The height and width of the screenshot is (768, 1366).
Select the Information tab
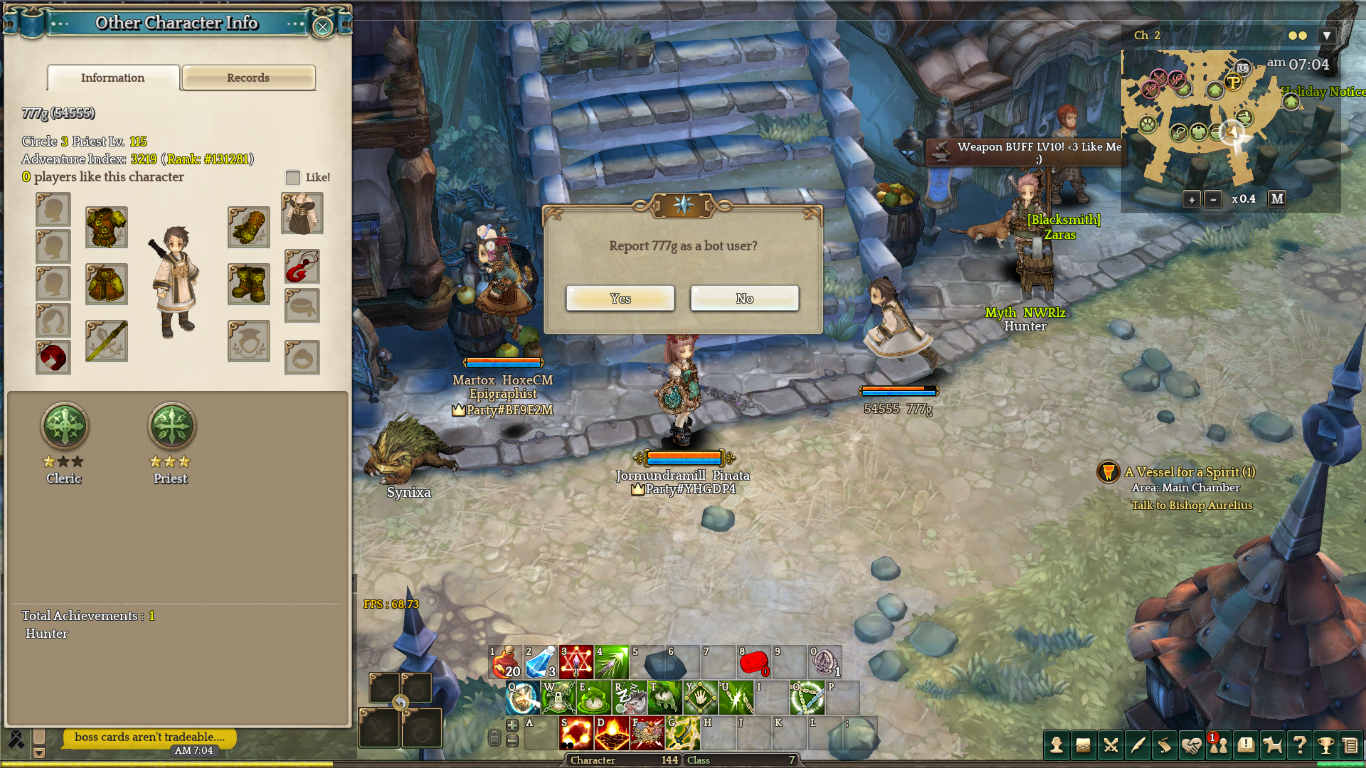point(113,78)
